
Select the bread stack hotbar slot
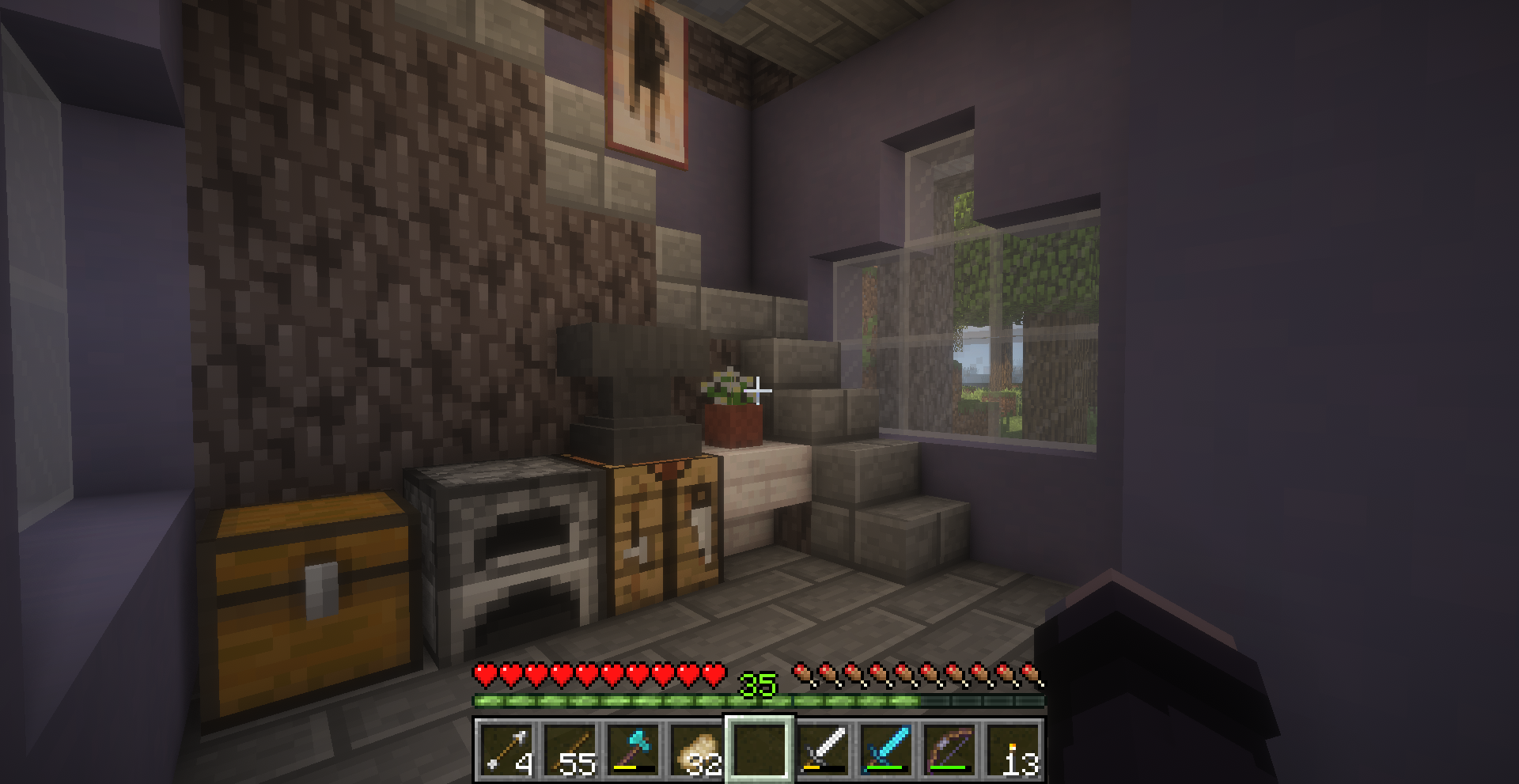click(695, 749)
